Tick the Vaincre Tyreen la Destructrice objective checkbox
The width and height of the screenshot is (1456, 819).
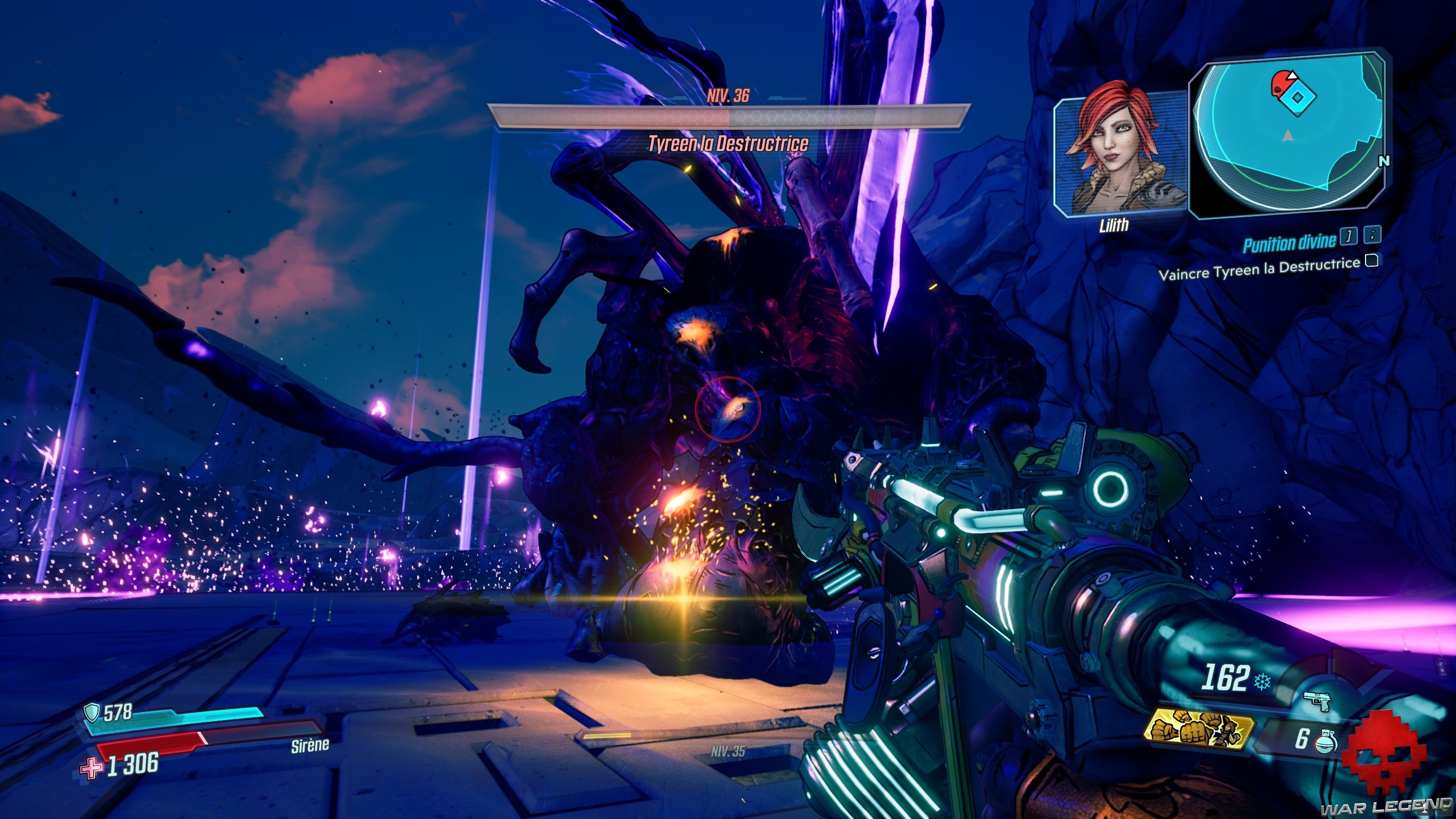pyautogui.click(x=1372, y=261)
